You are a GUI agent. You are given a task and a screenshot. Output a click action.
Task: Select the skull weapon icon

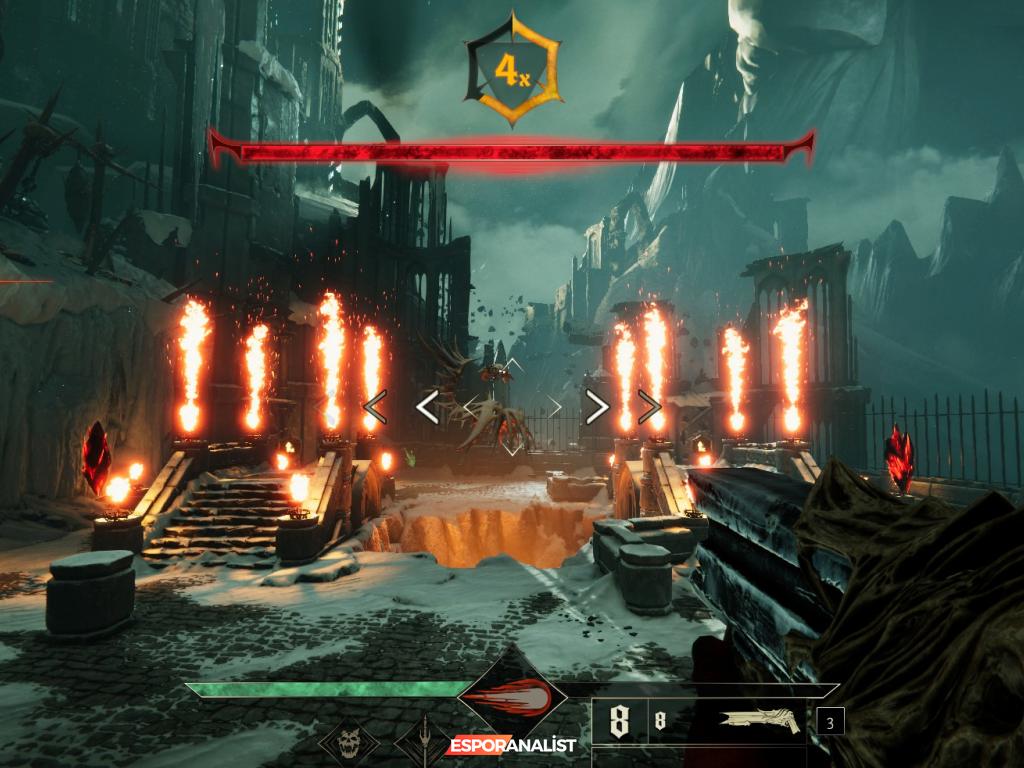tap(348, 744)
